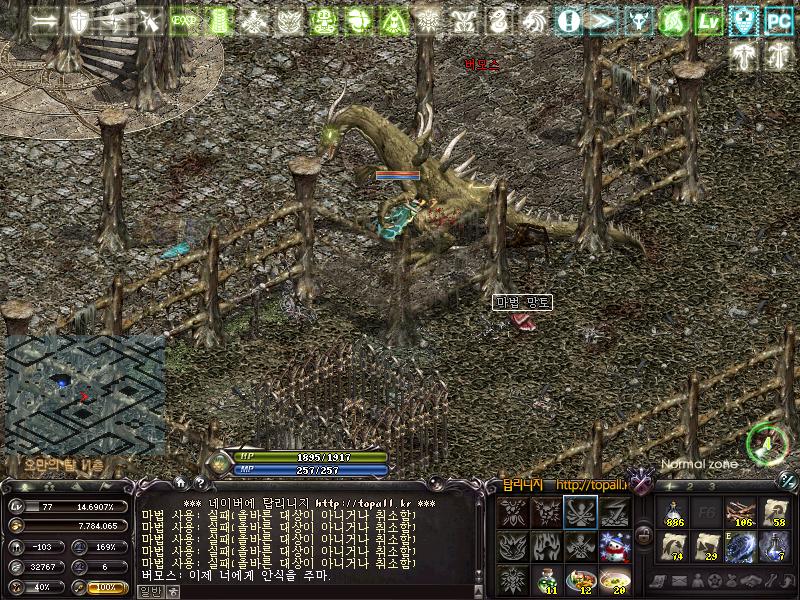800x600 pixels.
Task: Use the soup bowl with count 20
Action: coord(615,580)
